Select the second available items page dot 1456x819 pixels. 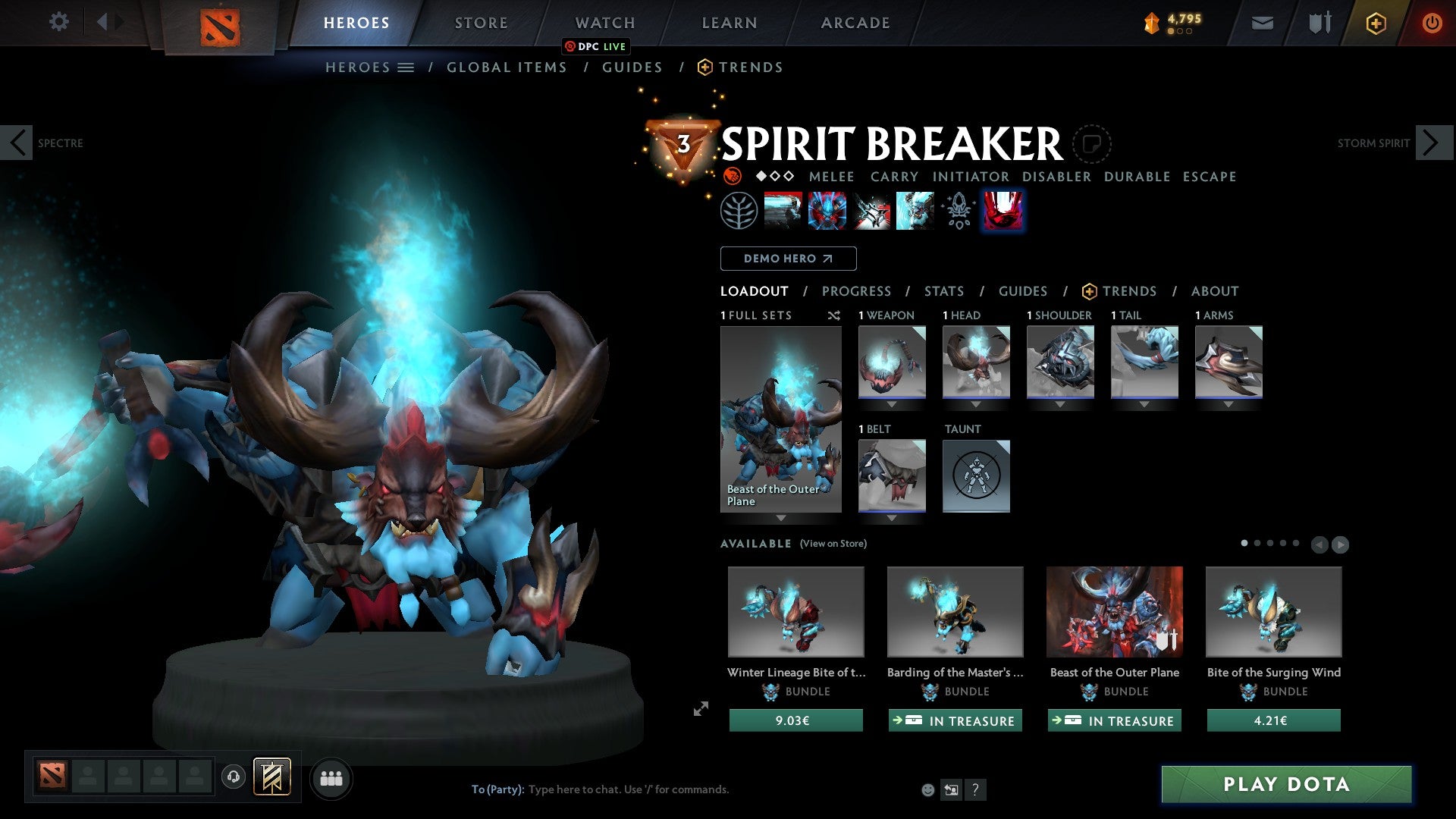(x=1257, y=543)
